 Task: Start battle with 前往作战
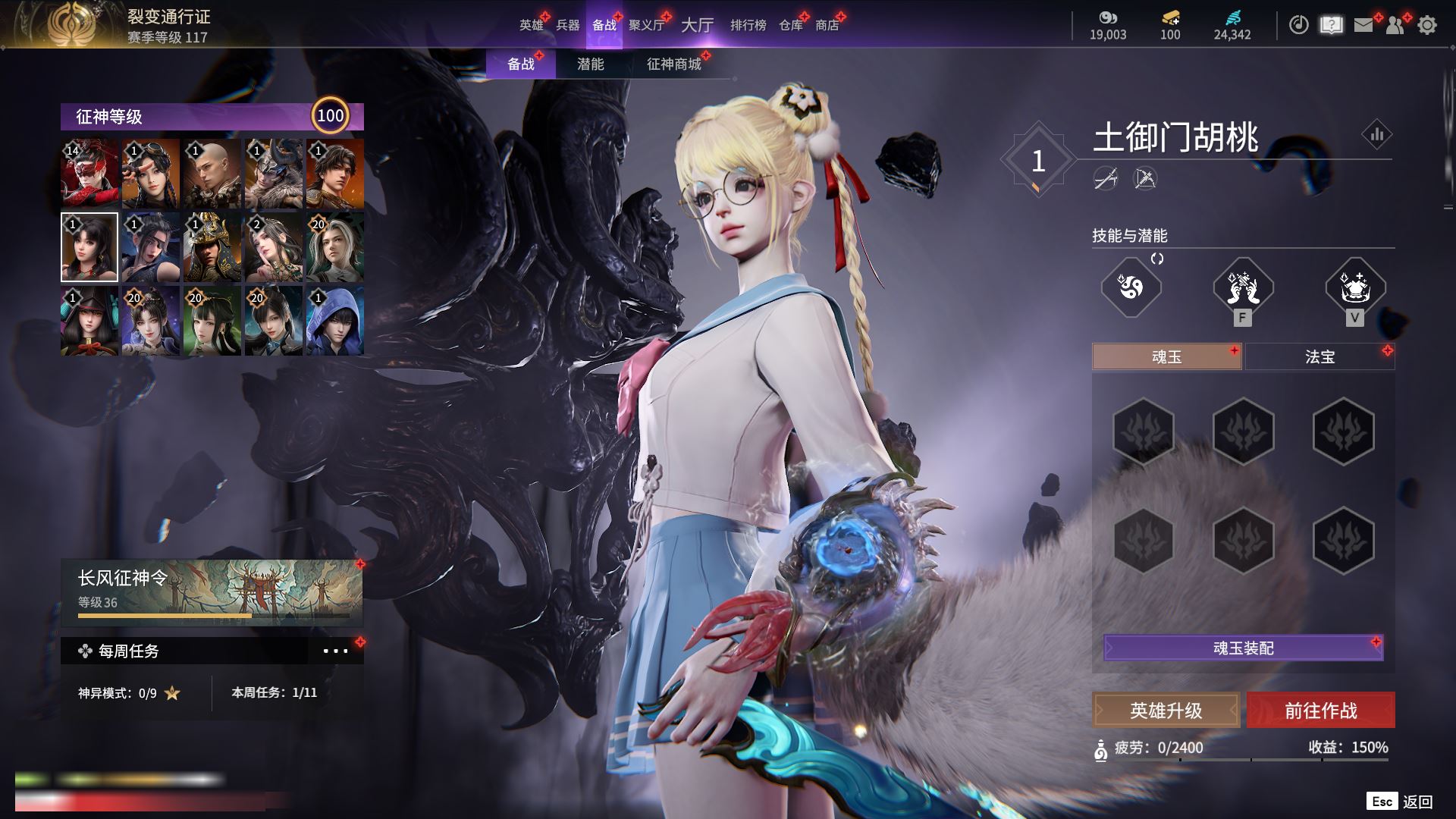click(x=1320, y=711)
